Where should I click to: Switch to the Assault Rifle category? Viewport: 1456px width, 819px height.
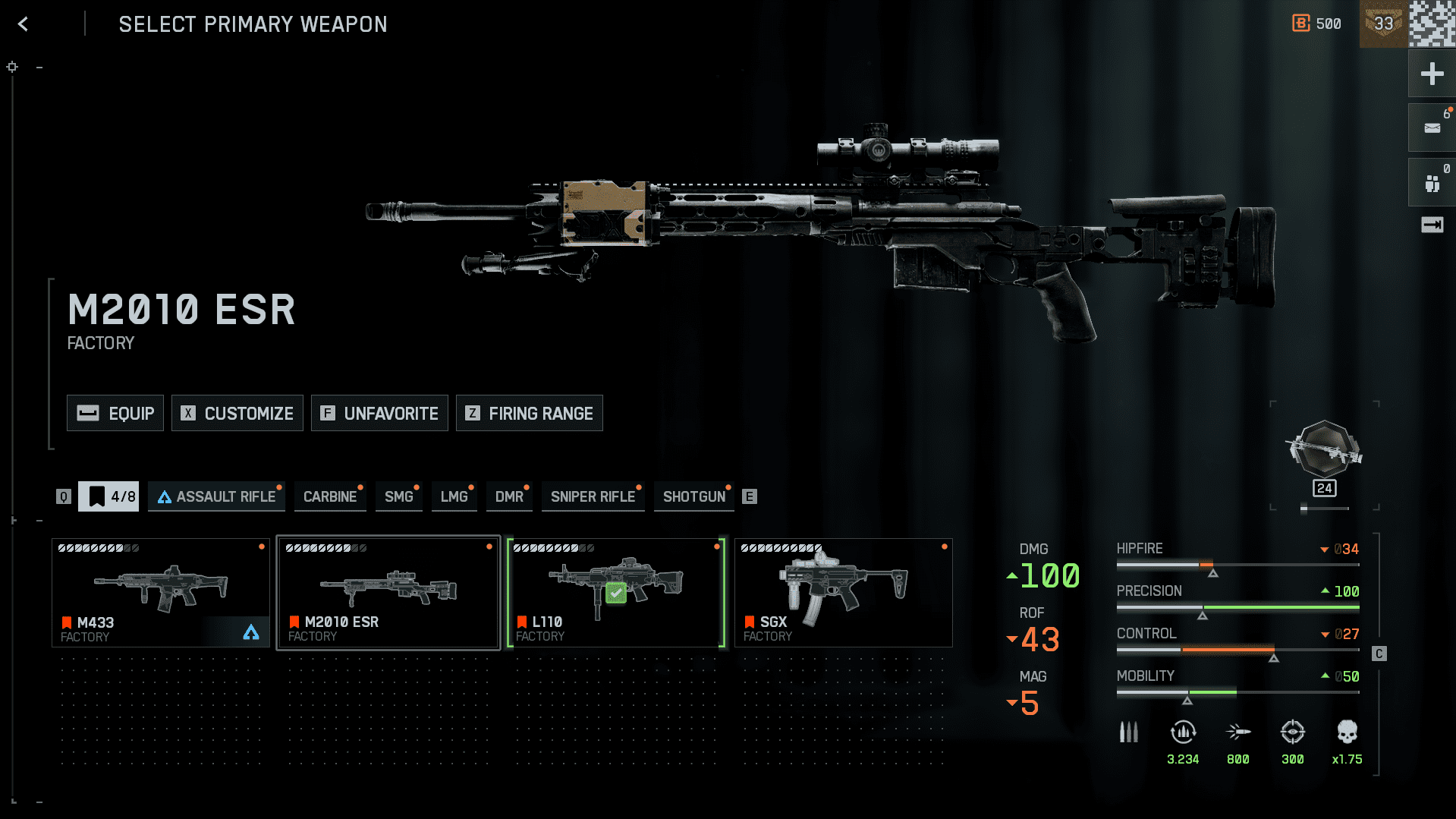tap(217, 496)
